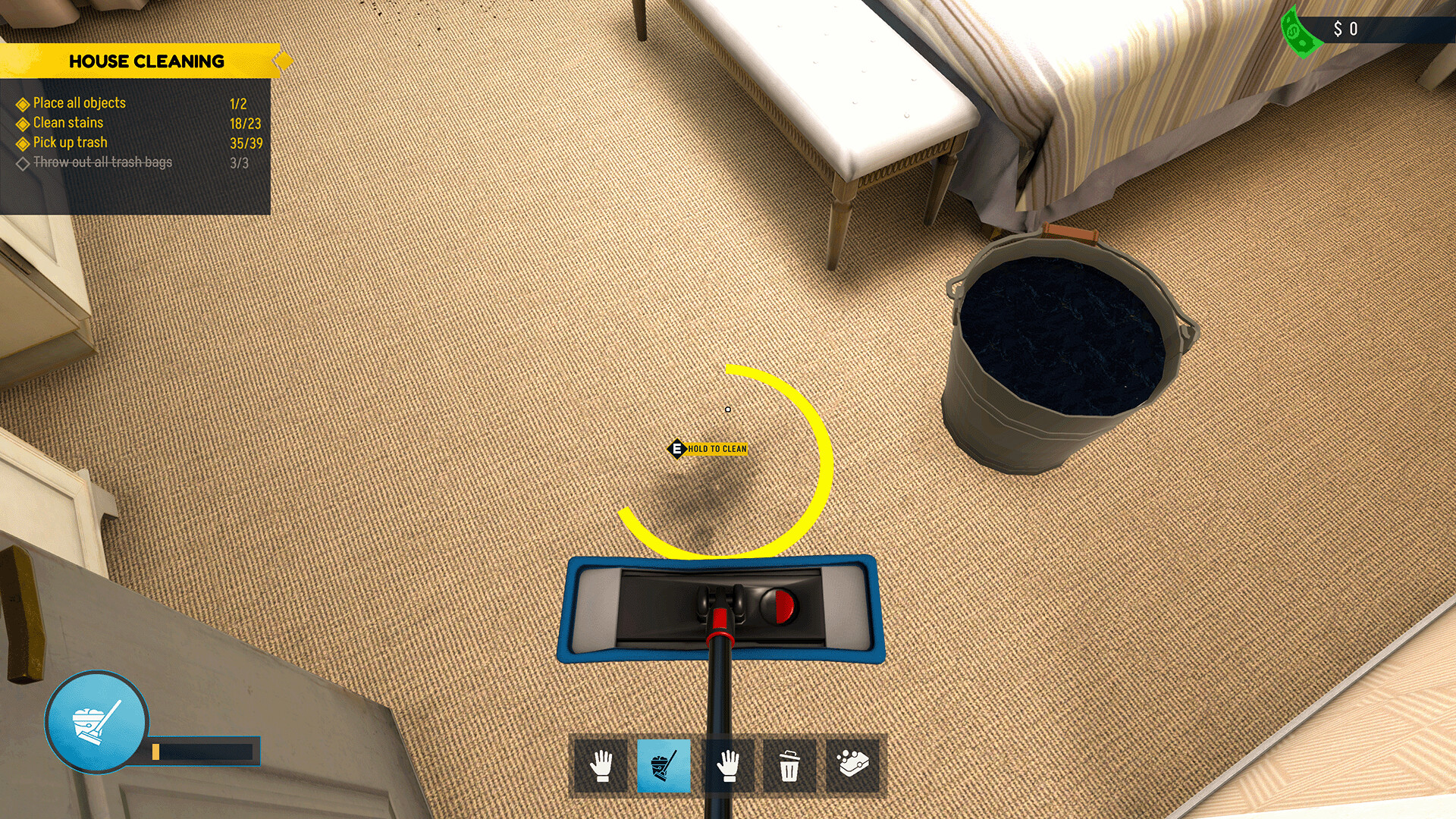The width and height of the screenshot is (1456, 819).
Task: Expand the House Cleaning panel via its diamond arrow
Action: [x=284, y=61]
